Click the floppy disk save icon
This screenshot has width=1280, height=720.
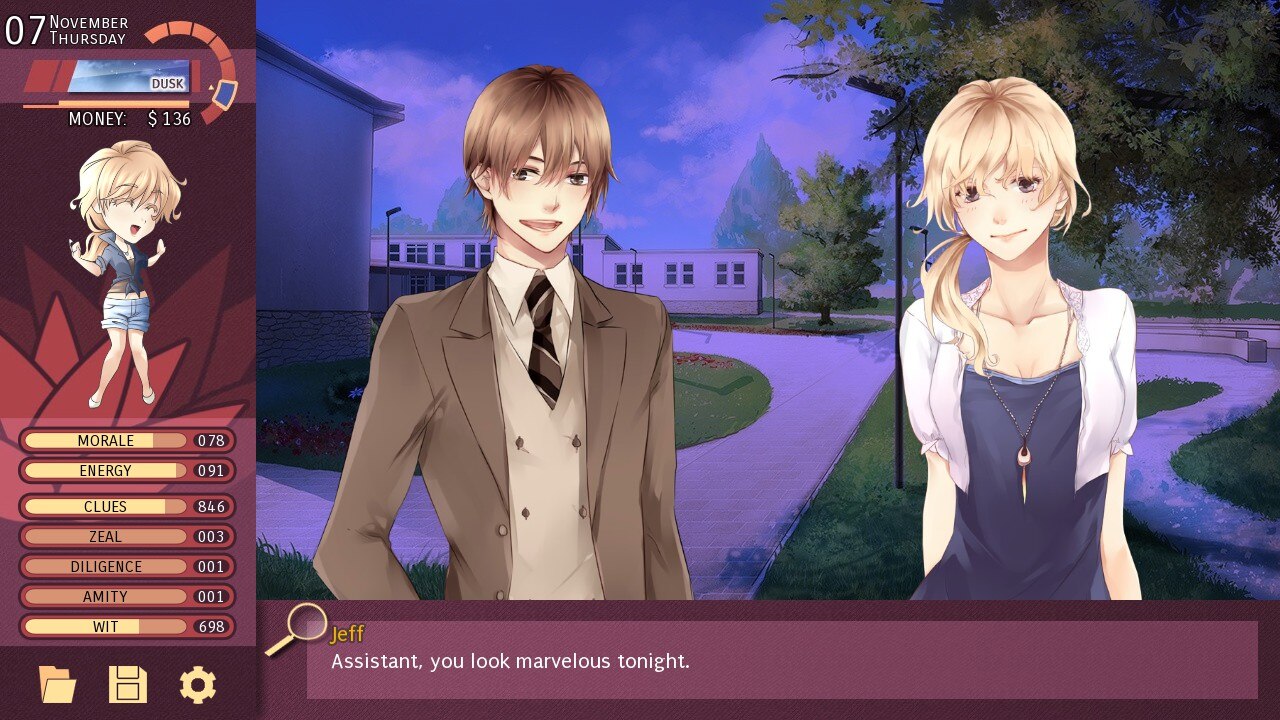click(x=128, y=685)
